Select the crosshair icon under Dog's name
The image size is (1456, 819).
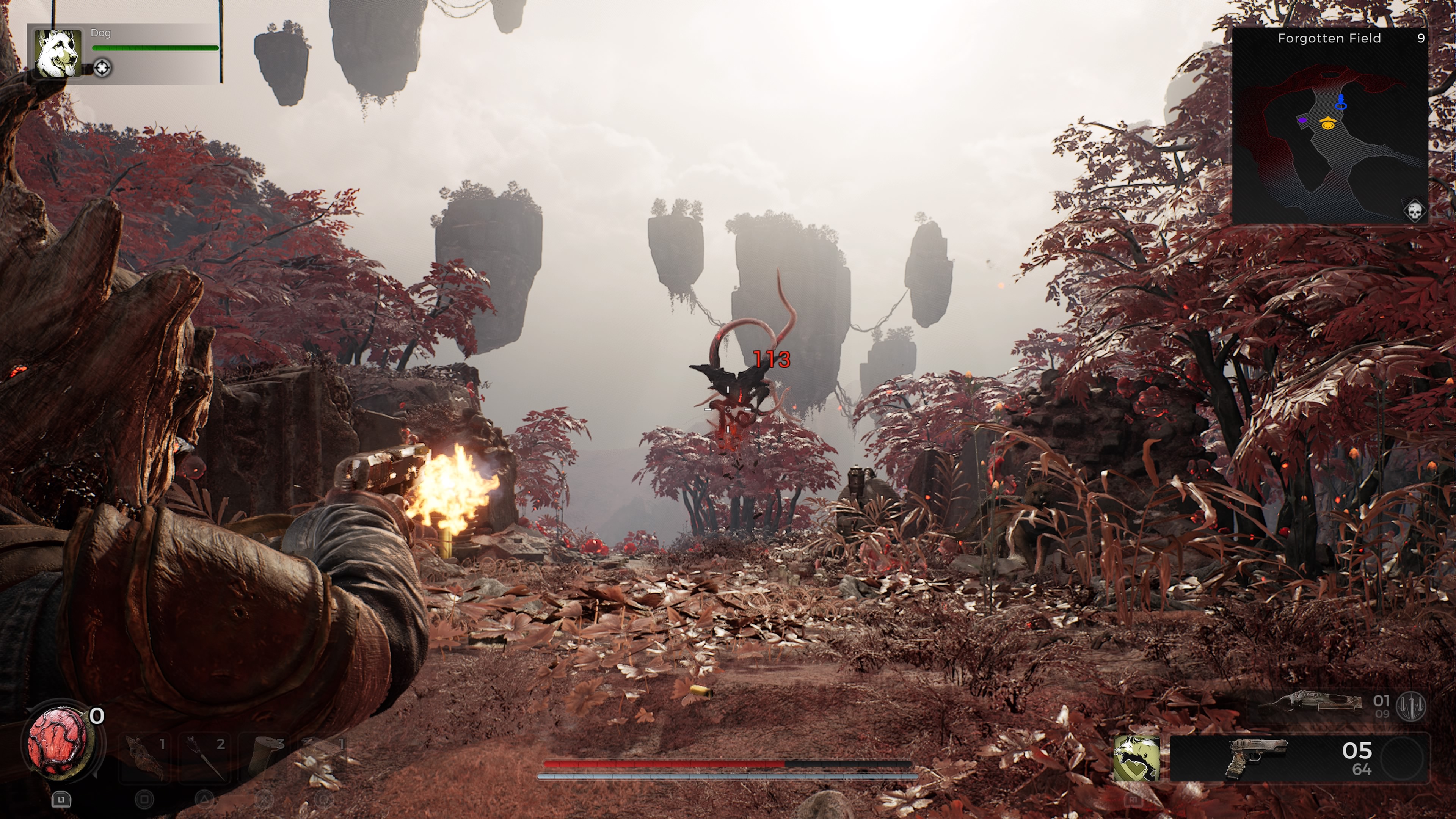[102, 68]
